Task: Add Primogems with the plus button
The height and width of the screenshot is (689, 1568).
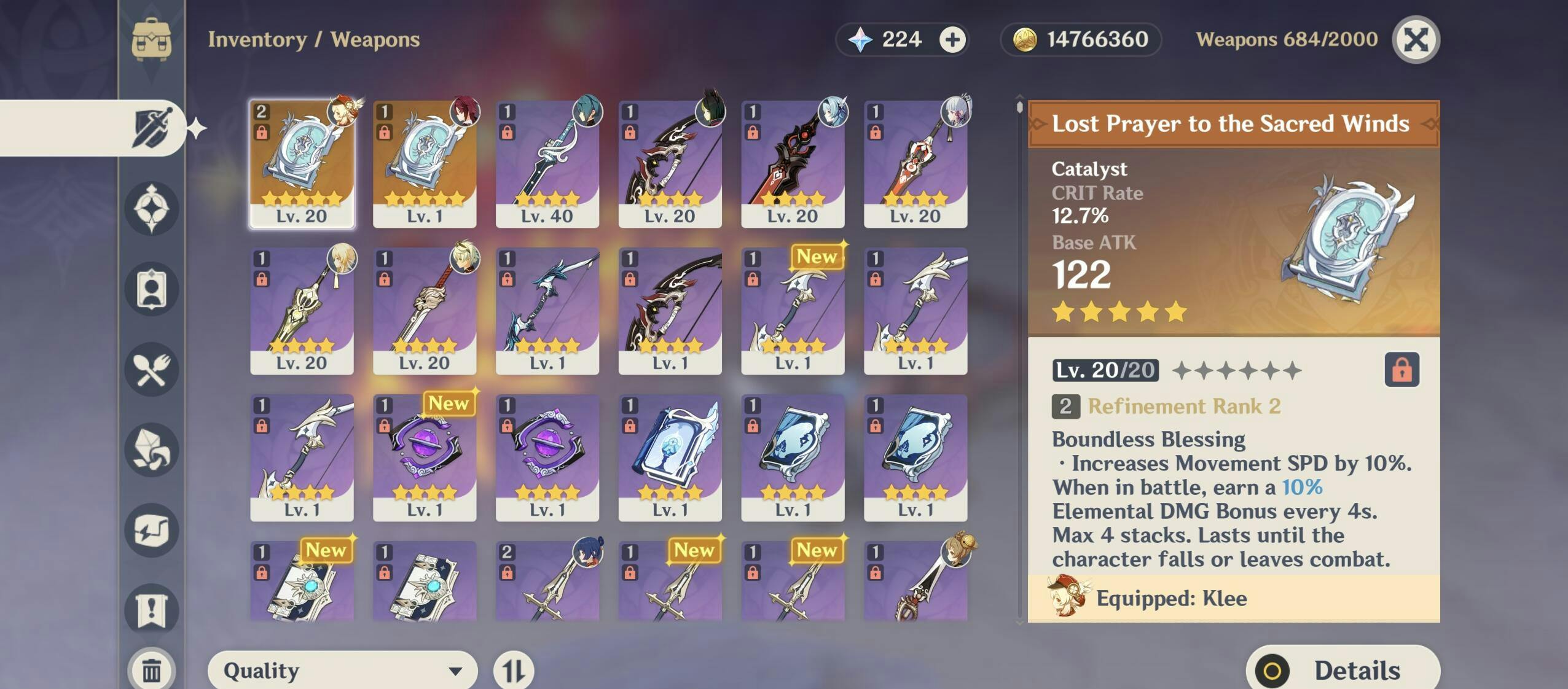Action: pos(952,40)
